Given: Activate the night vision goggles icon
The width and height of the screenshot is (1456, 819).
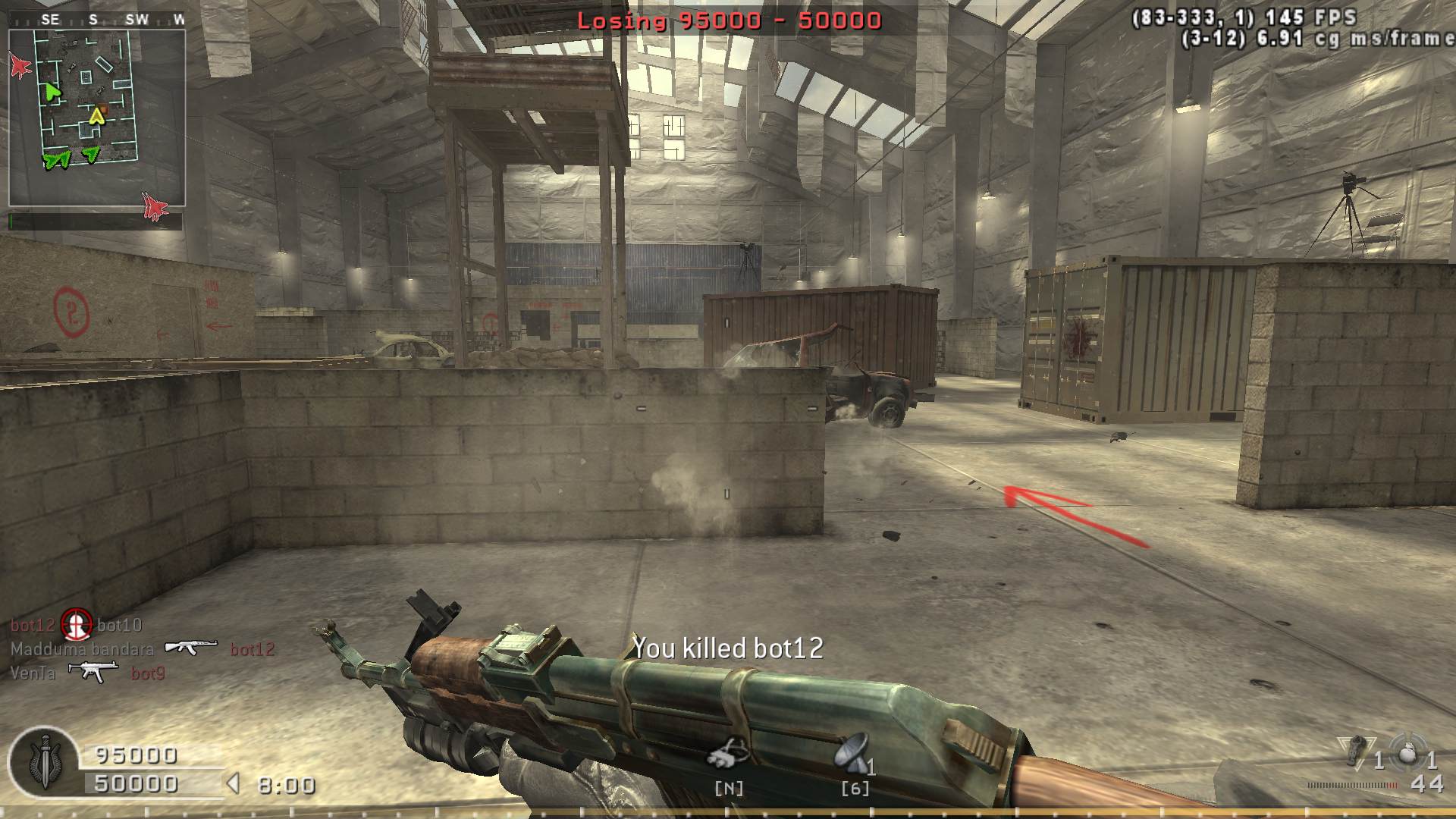Looking at the screenshot, I should [x=728, y=753].
